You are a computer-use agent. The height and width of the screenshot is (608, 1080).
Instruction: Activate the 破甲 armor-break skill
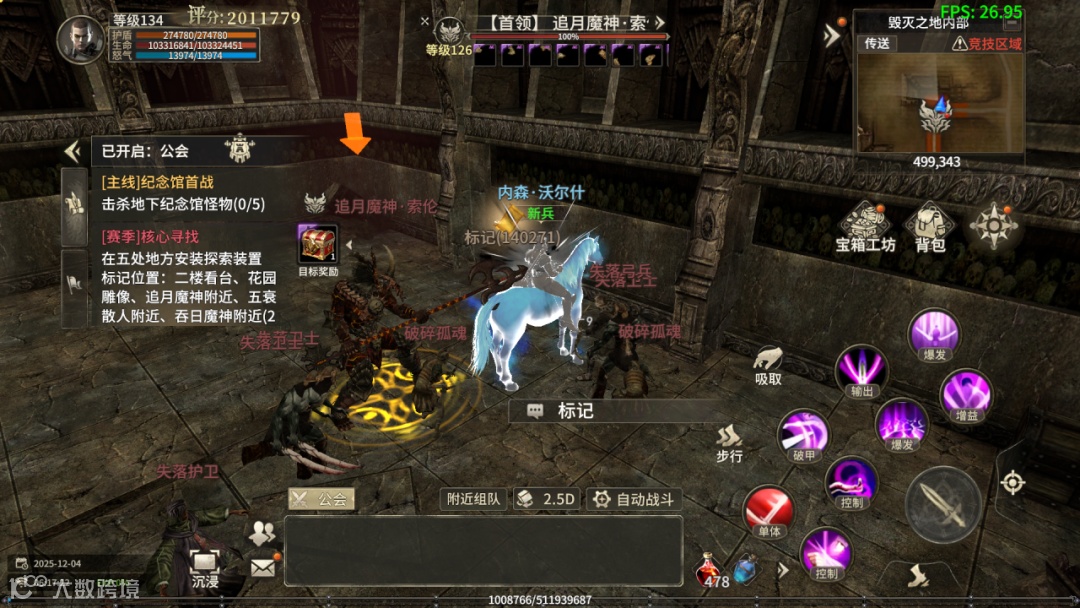pos(806,436)
